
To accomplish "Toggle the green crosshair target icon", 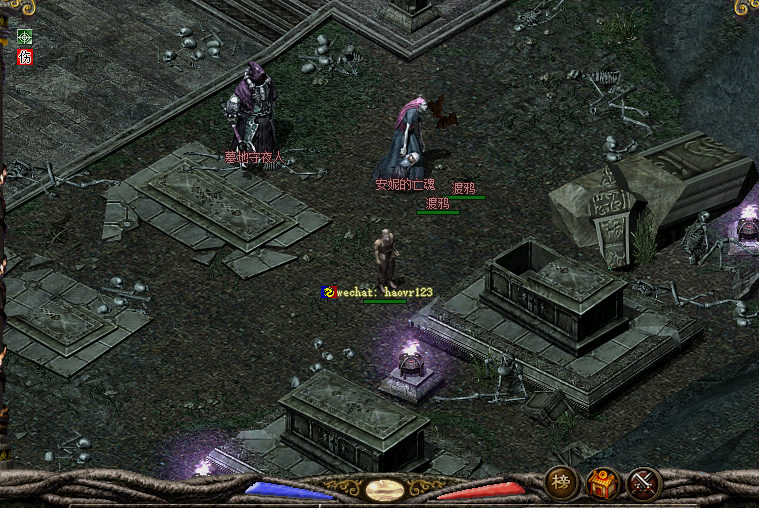I will click(25, 37).
